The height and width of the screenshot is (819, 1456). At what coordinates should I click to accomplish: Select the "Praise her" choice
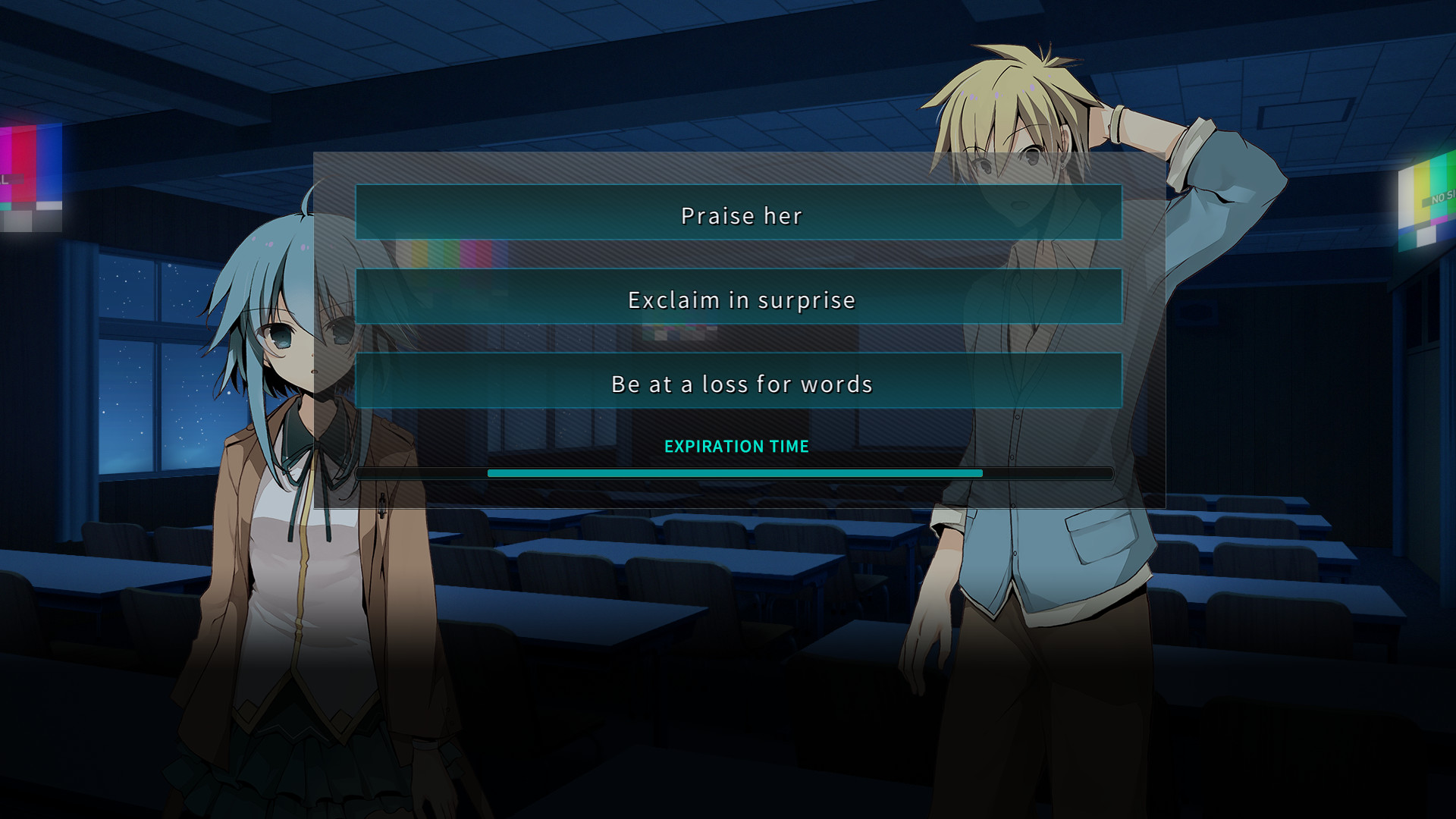[x=741, y=215]
